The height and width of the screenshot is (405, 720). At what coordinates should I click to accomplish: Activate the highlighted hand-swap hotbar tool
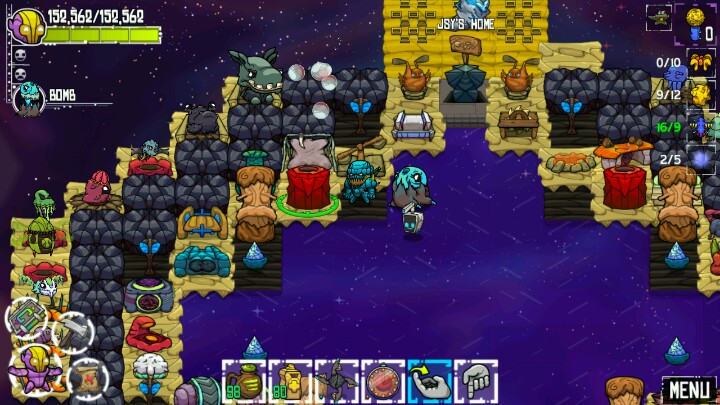pos(430,382)
